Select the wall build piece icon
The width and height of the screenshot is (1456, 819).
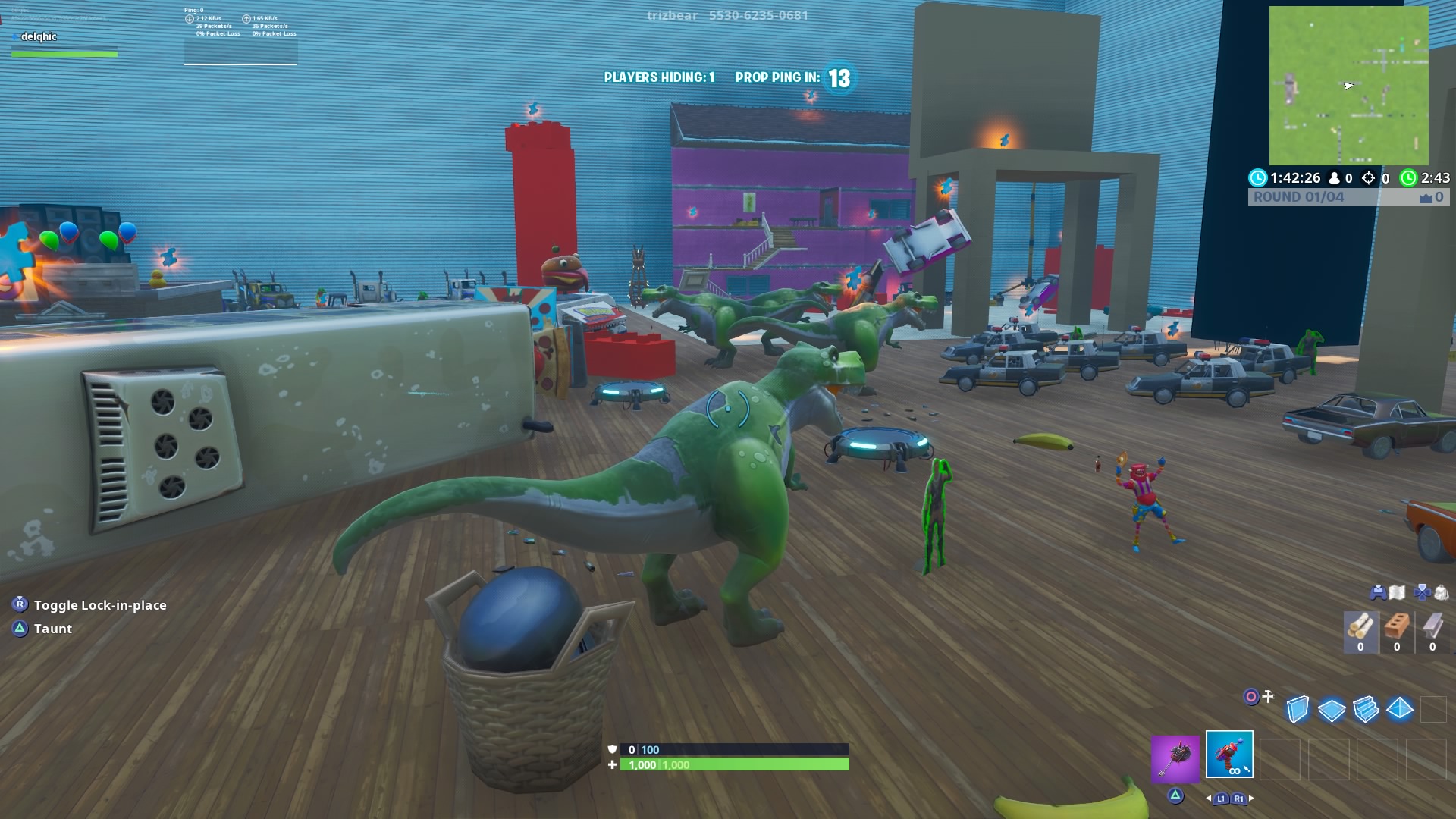tap(1297, 708)
